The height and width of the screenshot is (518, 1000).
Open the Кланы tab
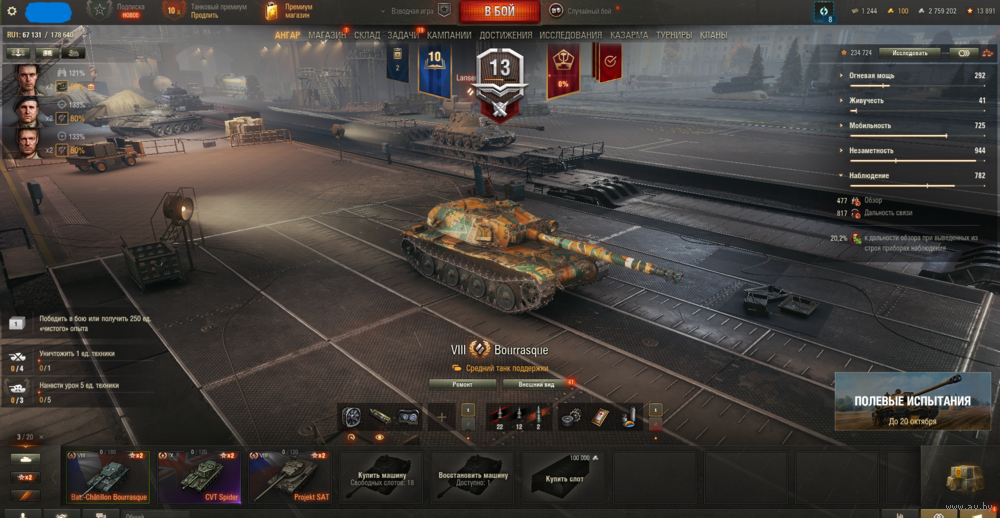click(x=714, y=35)
